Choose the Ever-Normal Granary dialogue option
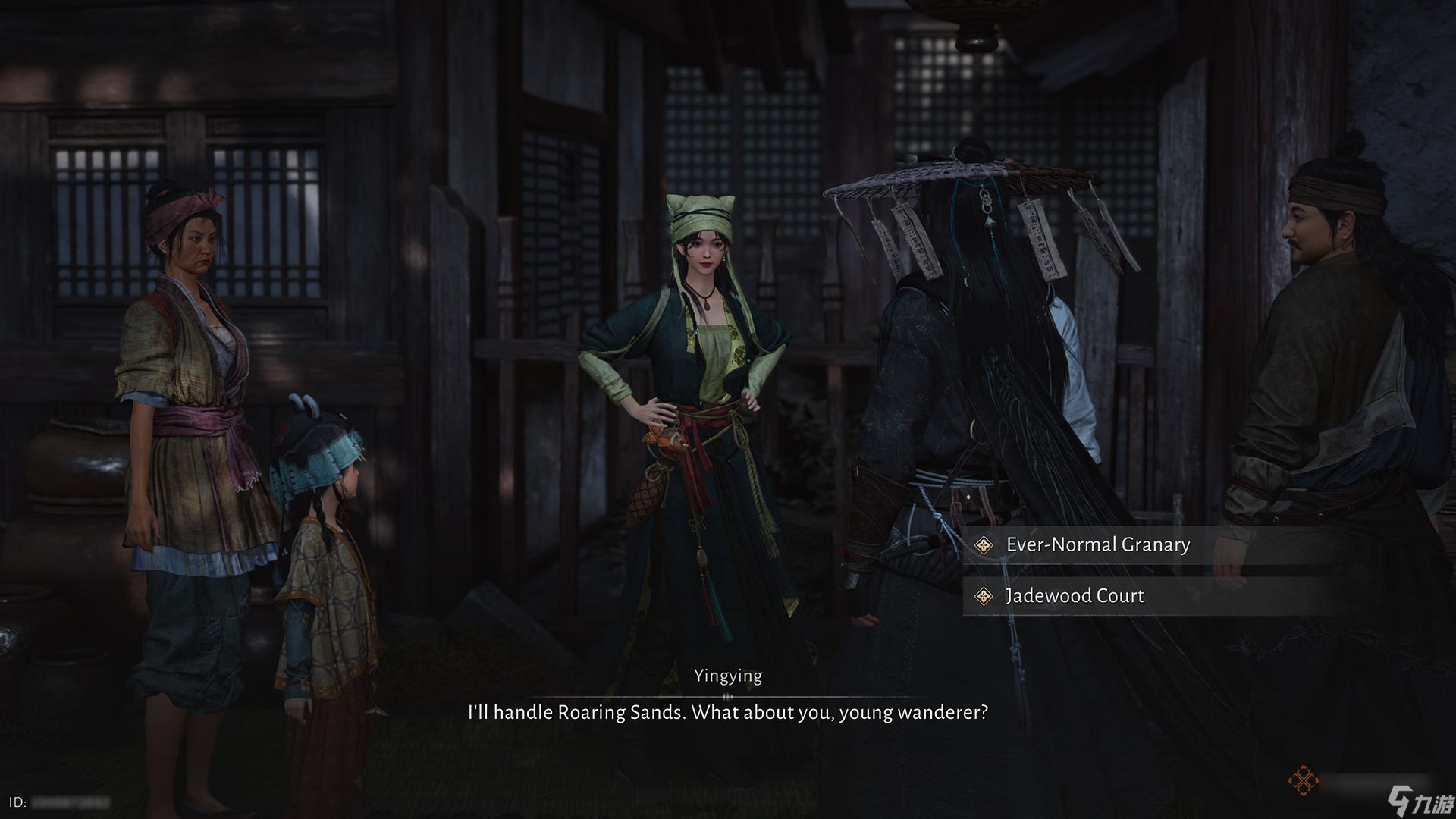 (x=1097, y=544)
